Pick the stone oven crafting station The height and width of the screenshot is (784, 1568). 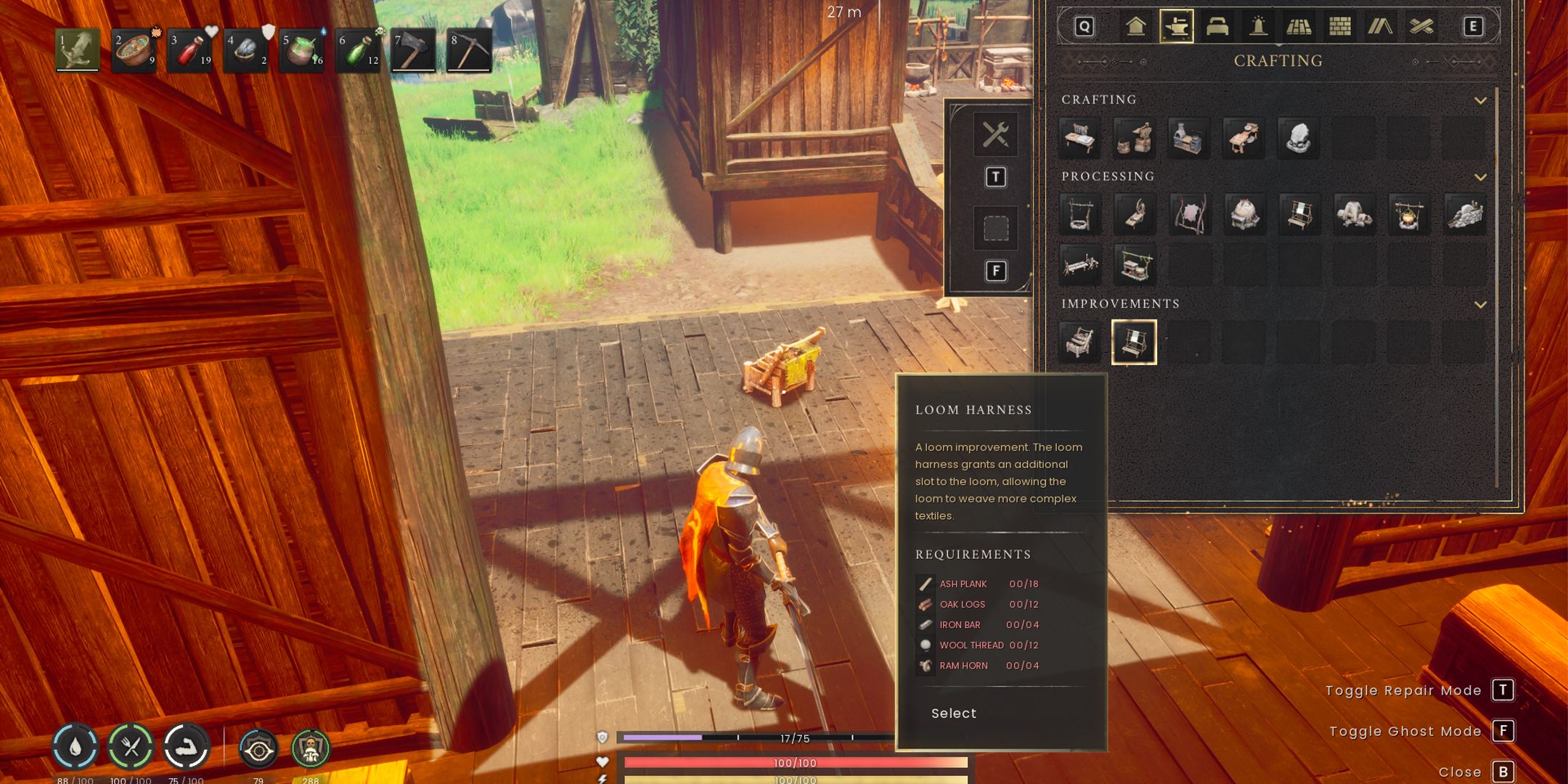point(1189,138)
